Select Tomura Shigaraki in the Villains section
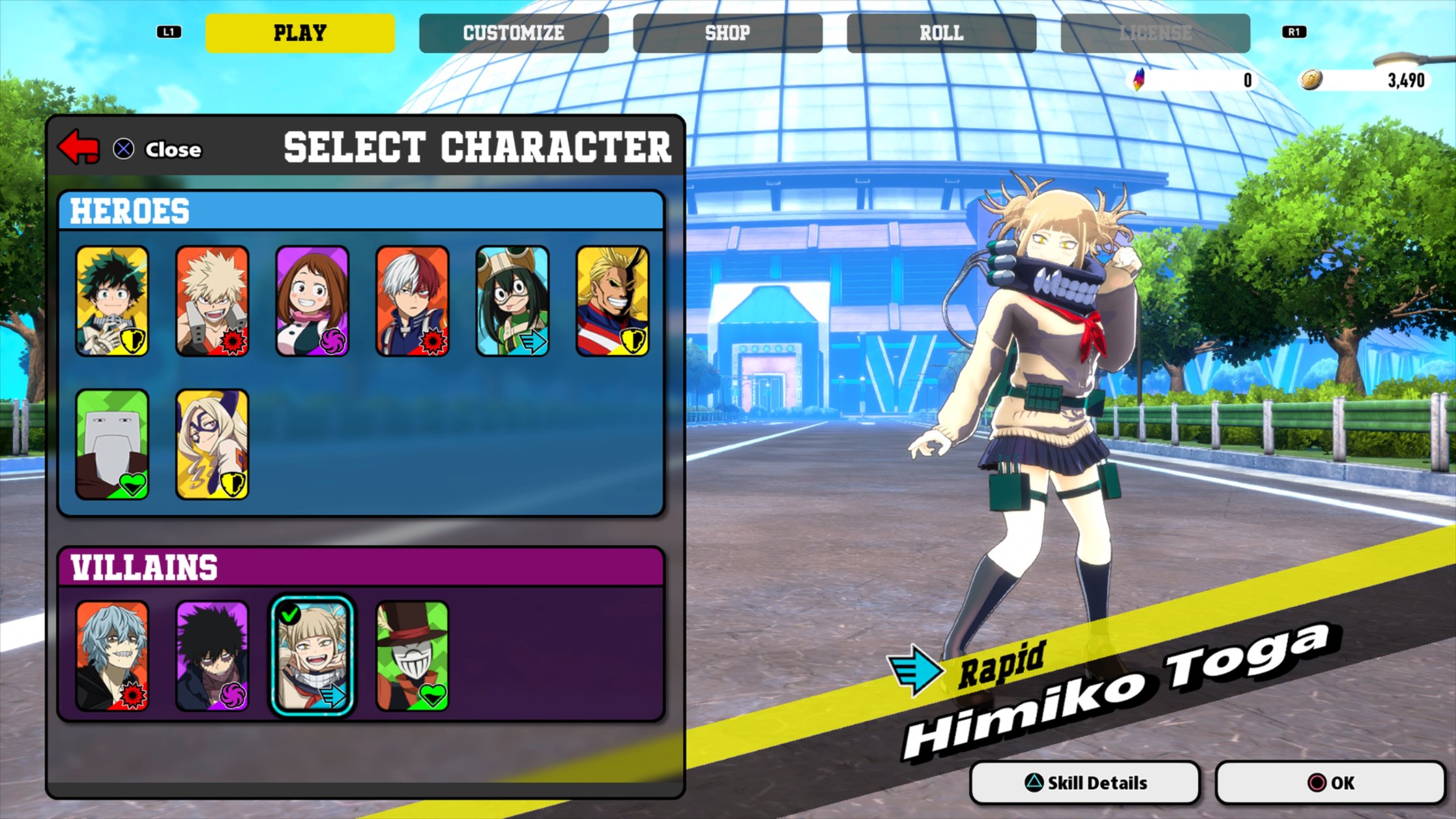 (x=113, y=655)
